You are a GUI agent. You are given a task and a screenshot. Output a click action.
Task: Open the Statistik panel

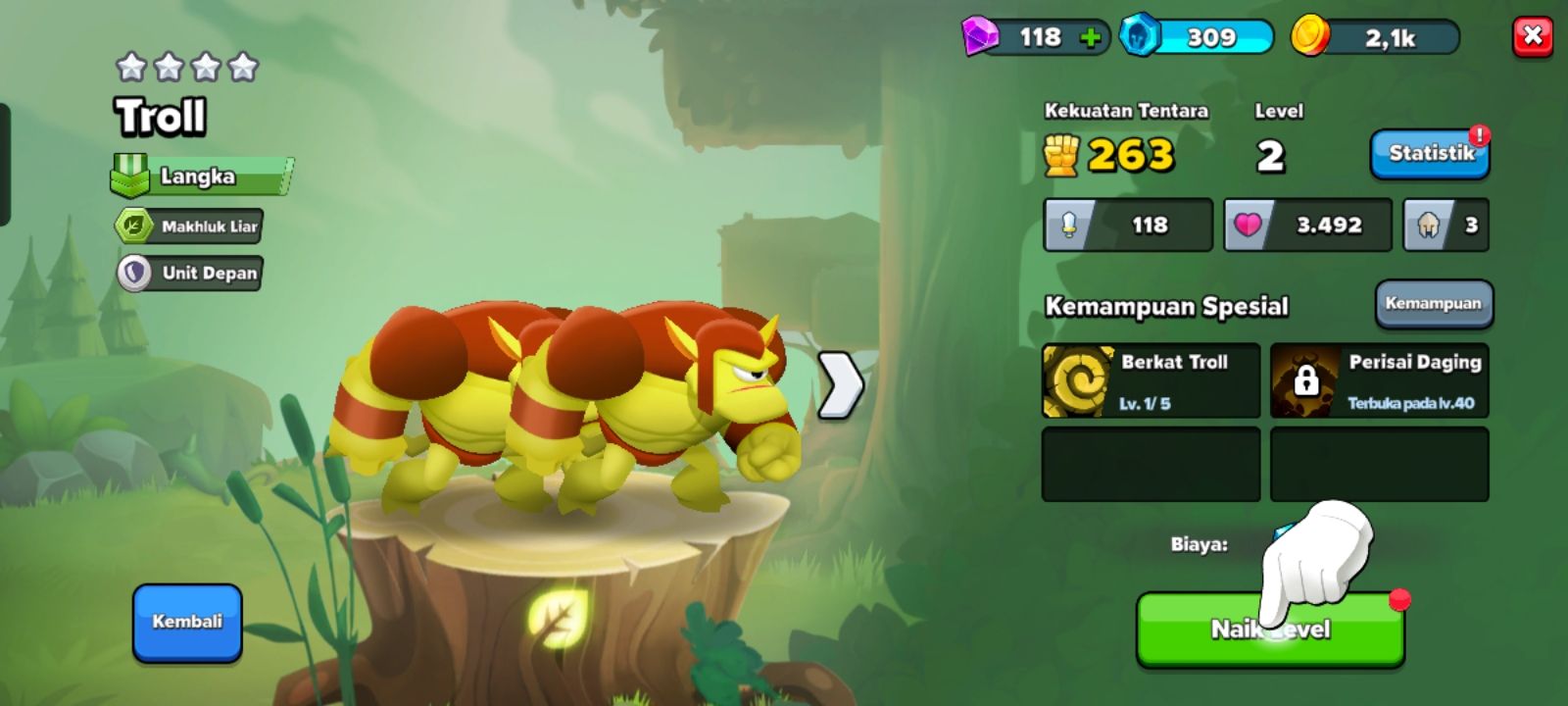(1430, 154)
